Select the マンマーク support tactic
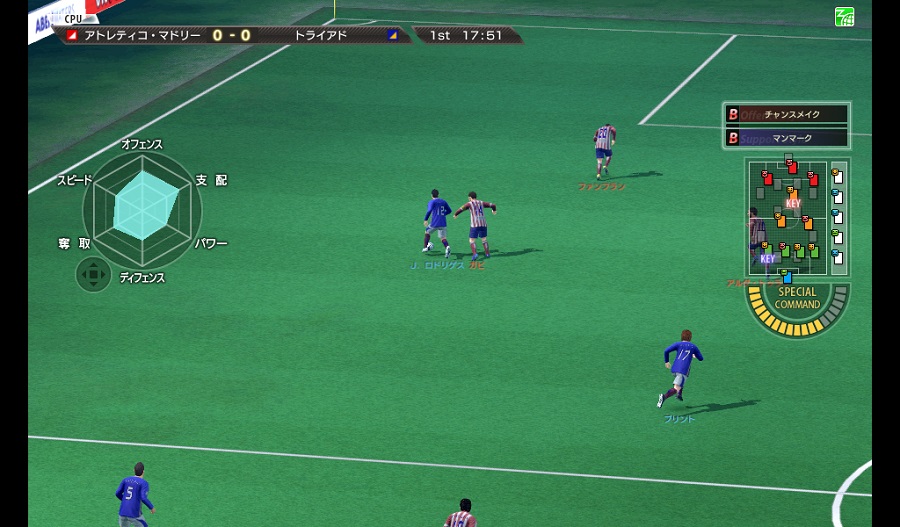The height and width of the screenshot is (527, 900). (x=787, y=138)
